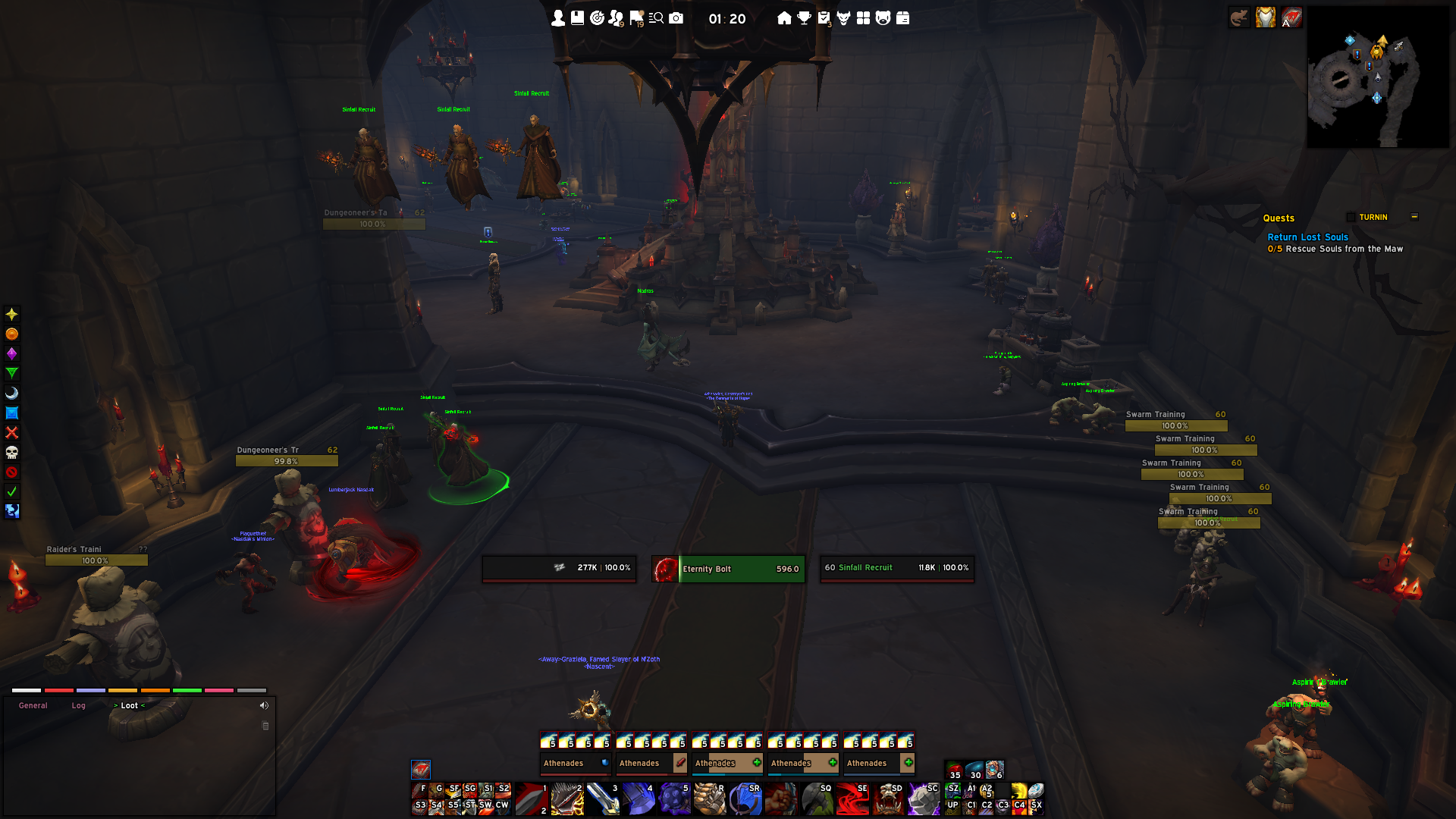The height and width of the screenshot is (819, 1456).
Task: Switch to the General chat tab
Action: coord(33,706)
